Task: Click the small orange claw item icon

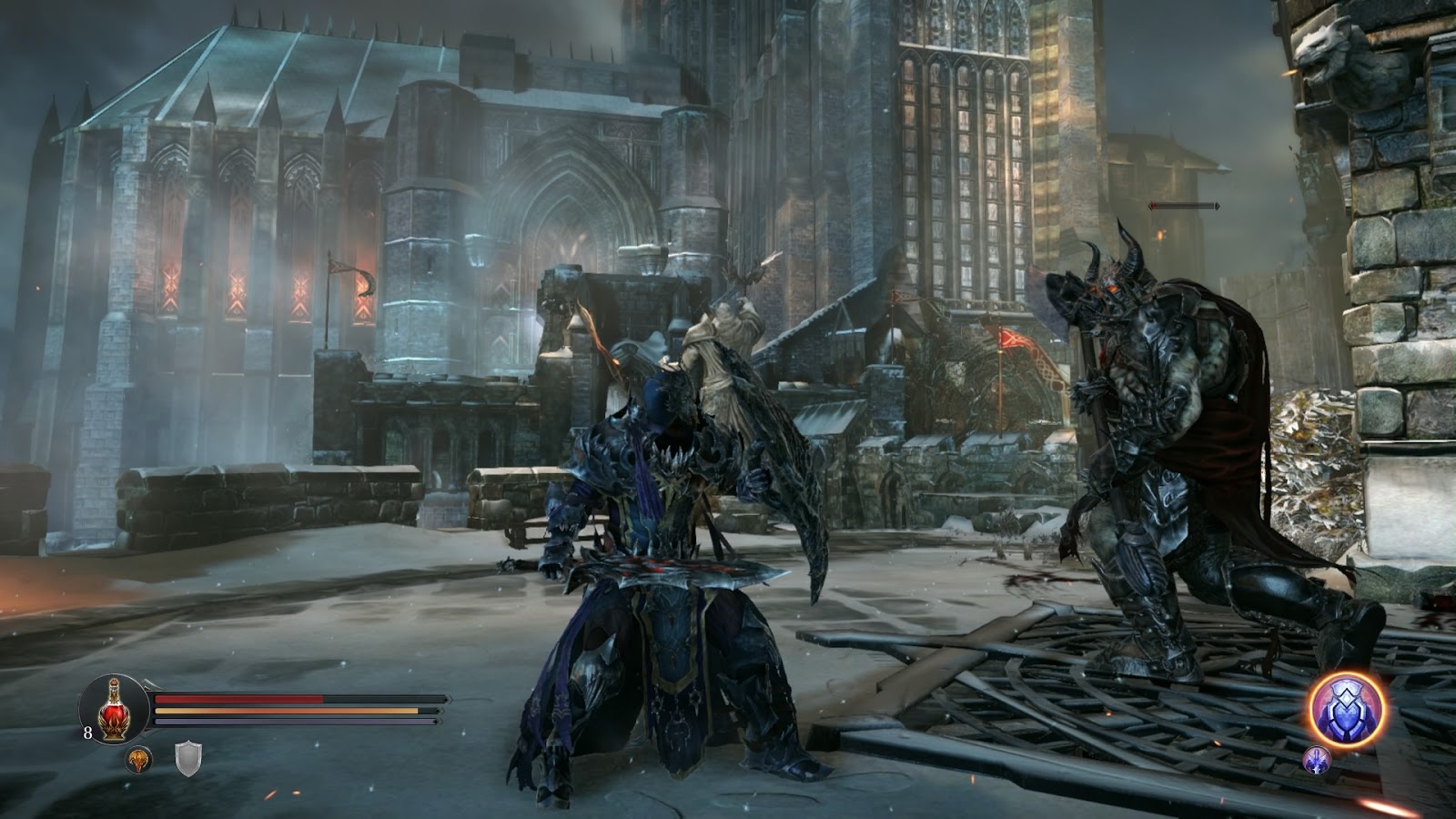Action: (x=138, y=759)
